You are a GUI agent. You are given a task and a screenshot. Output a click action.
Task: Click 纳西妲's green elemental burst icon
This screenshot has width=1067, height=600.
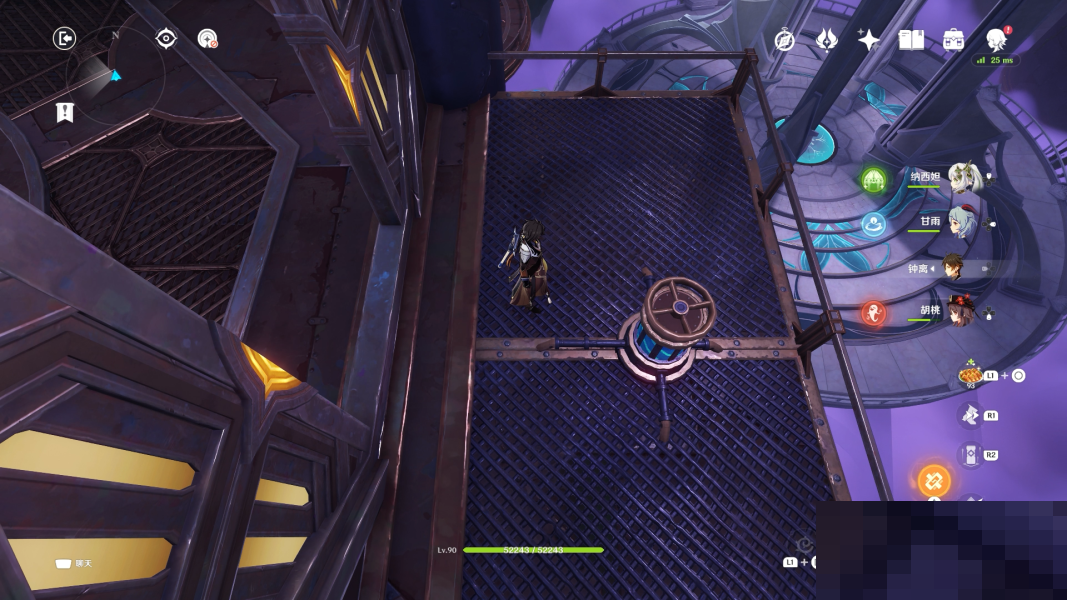873,180
